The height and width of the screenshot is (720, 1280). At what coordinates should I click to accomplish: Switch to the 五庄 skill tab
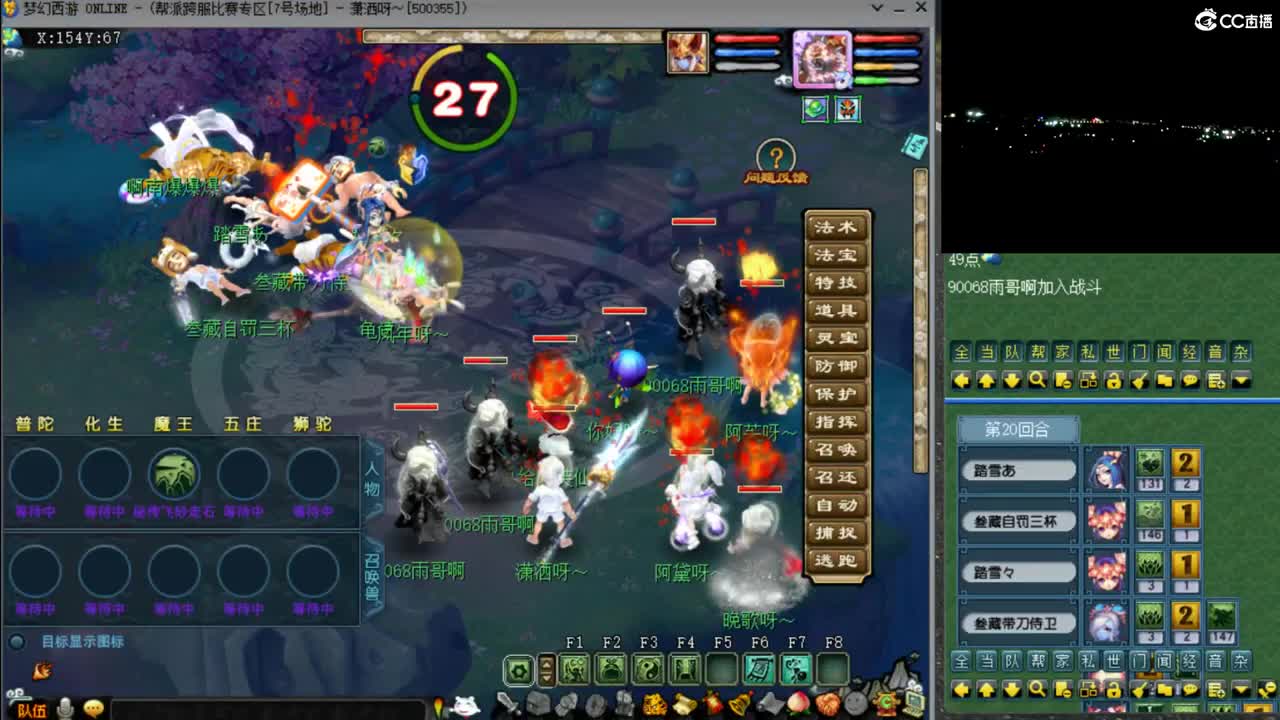click(243, 423)
